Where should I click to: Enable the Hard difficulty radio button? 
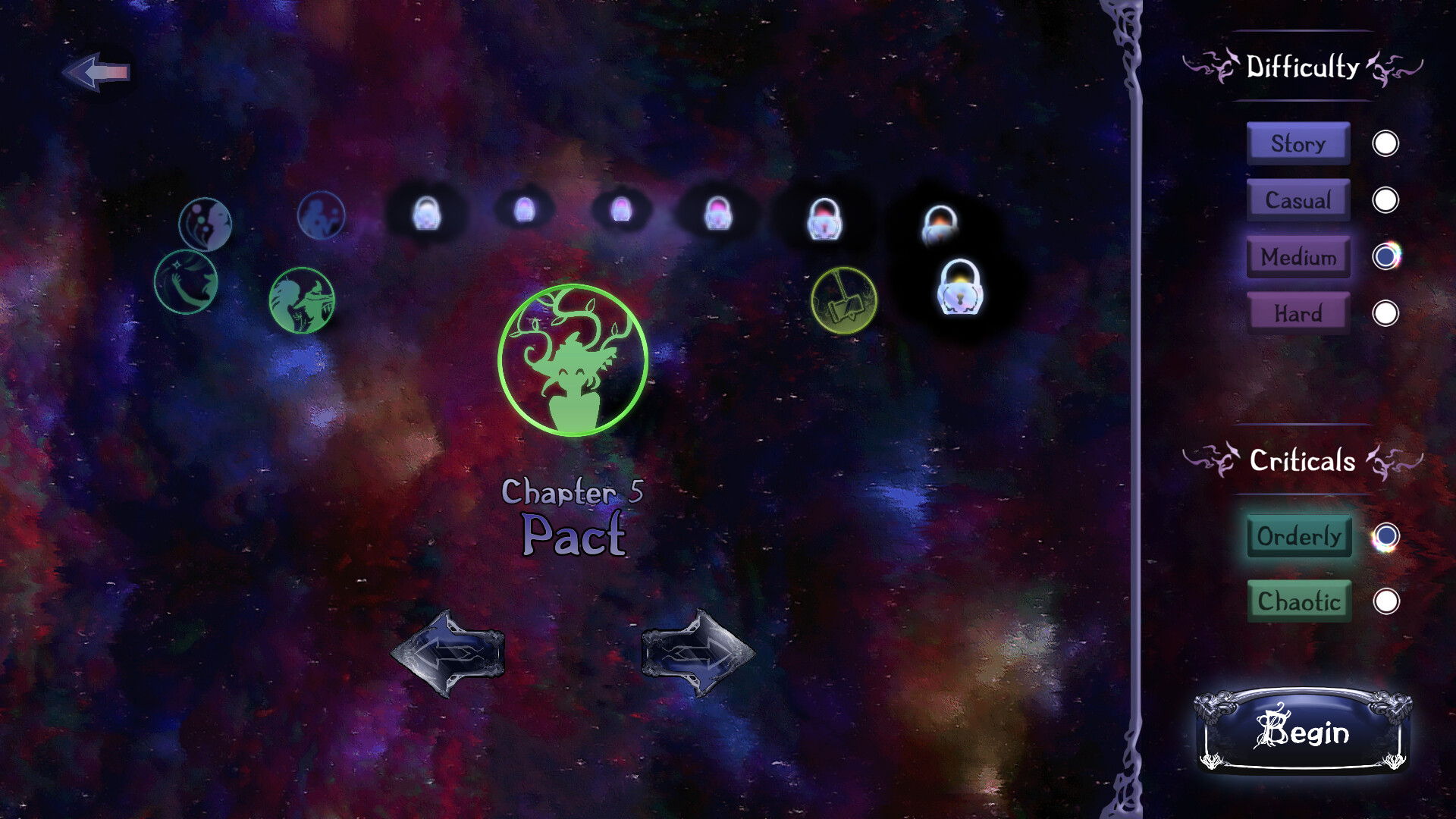(x=1385, y=310)
